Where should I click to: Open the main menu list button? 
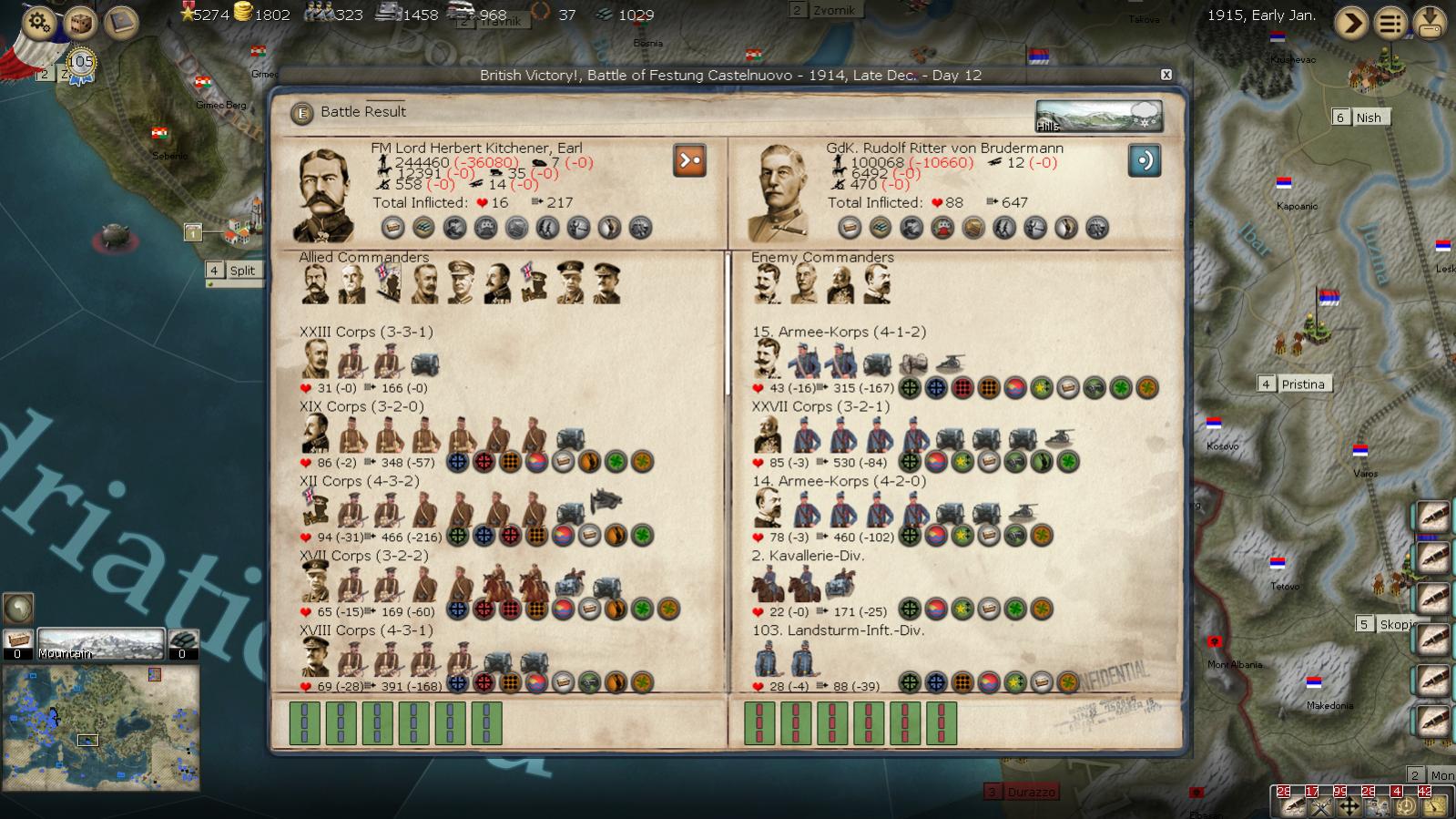1390,23
